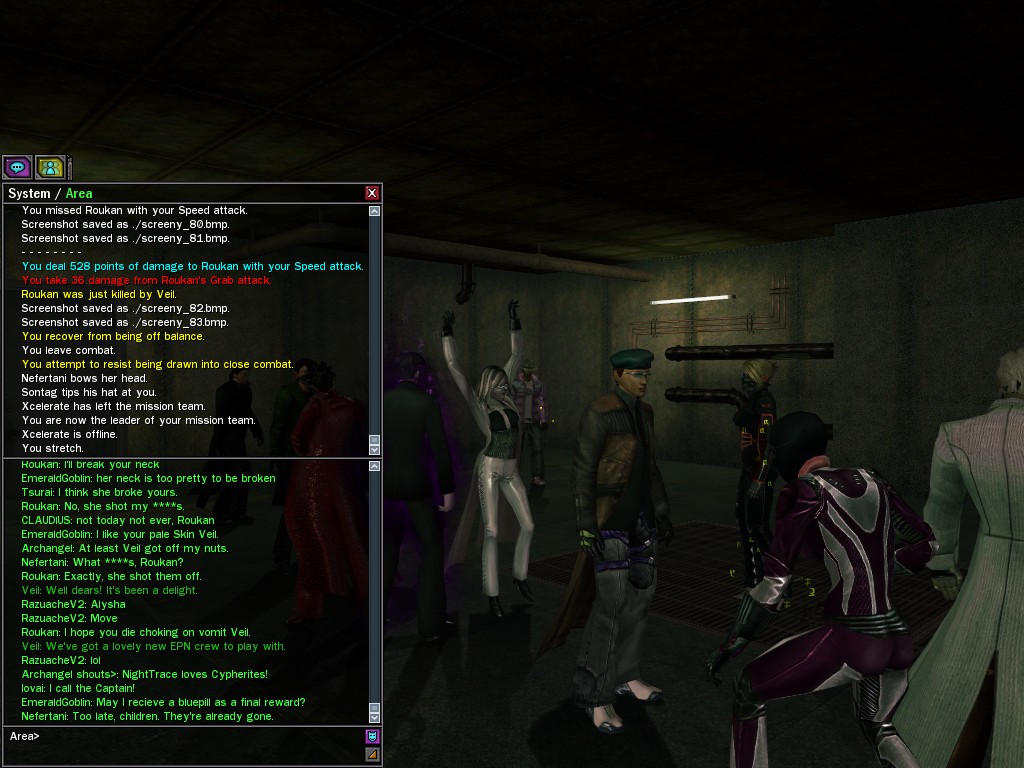The width and height of the screenshot is (1024, 768).
Task: Click the Area chat scroll-down arrow
Action: tap(374, 717)
